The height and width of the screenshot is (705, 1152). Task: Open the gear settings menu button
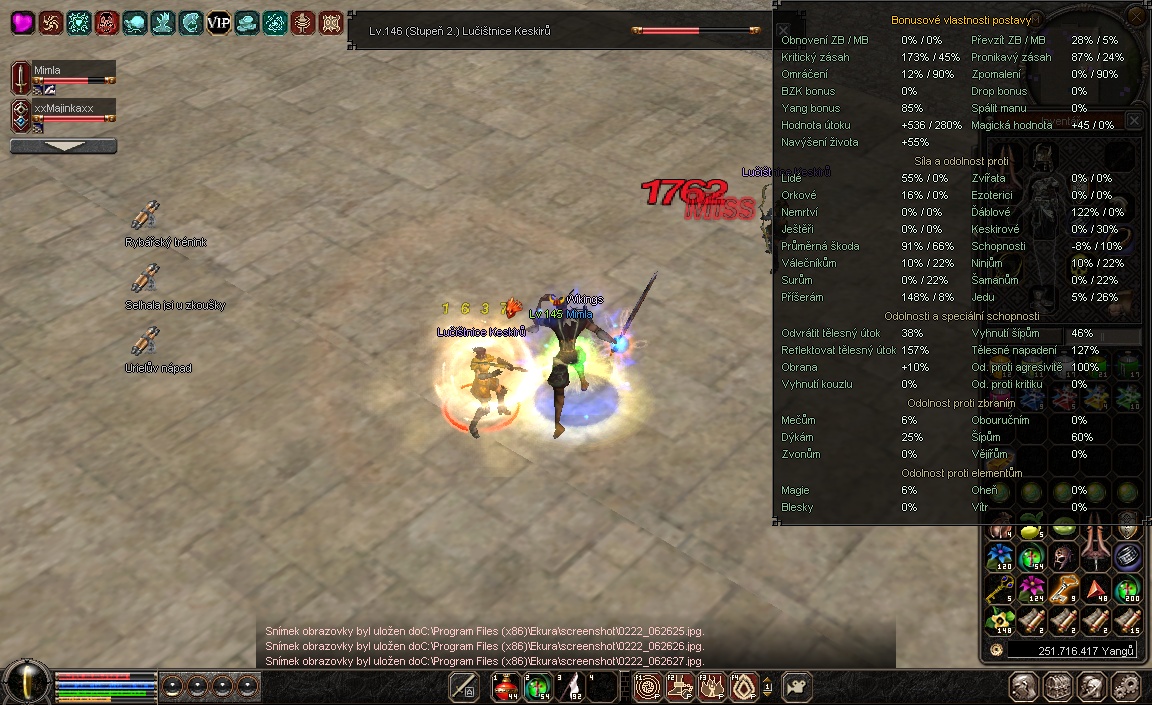click(1125, 687)
